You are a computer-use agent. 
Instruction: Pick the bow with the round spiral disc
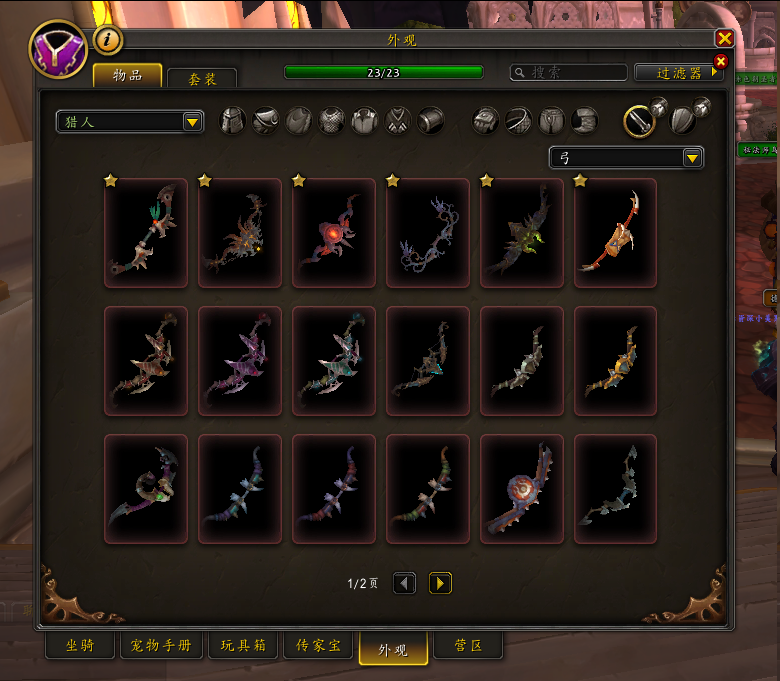tap(521, 489)
